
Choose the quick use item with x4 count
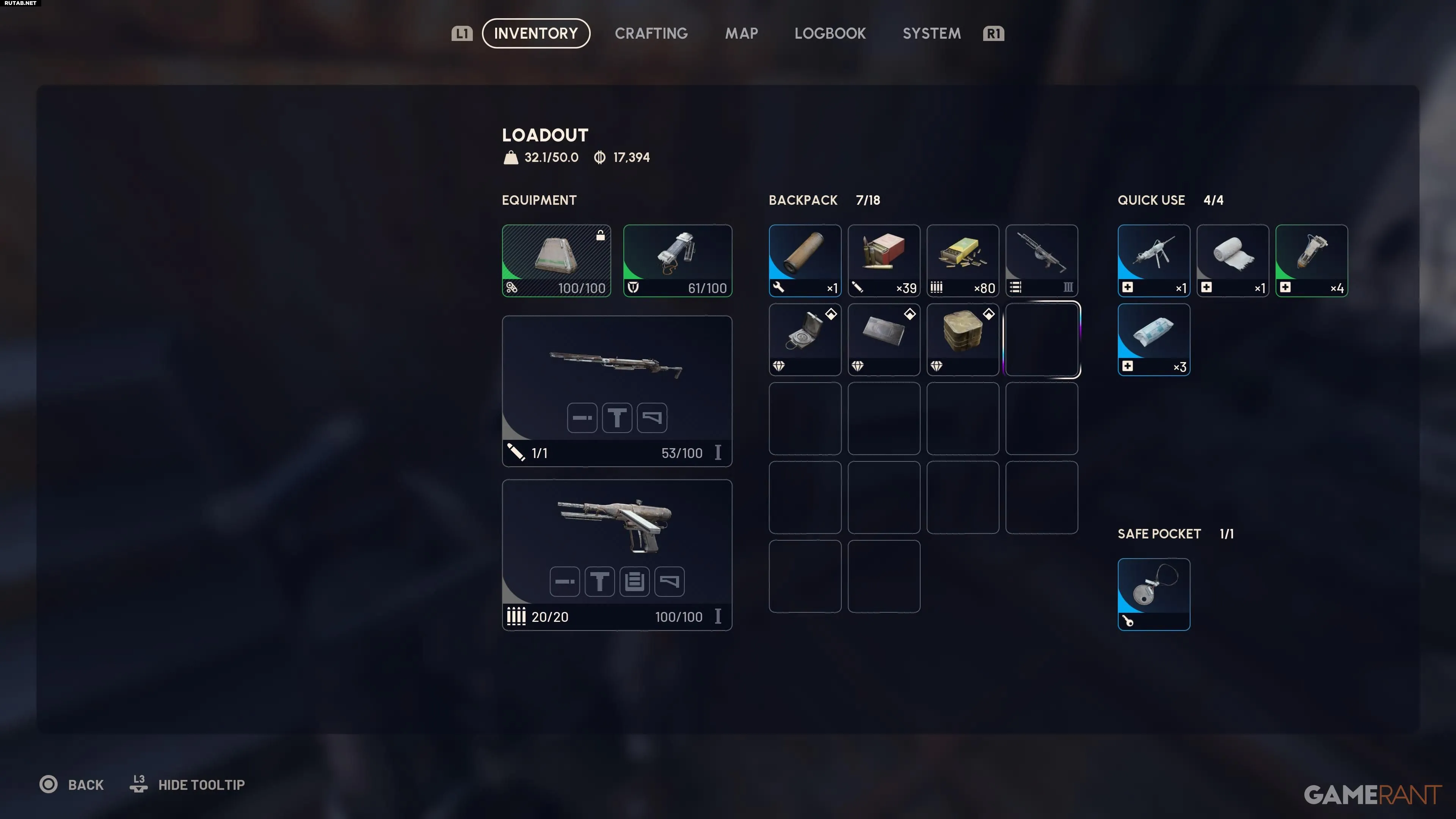(x=1311, y=260)
